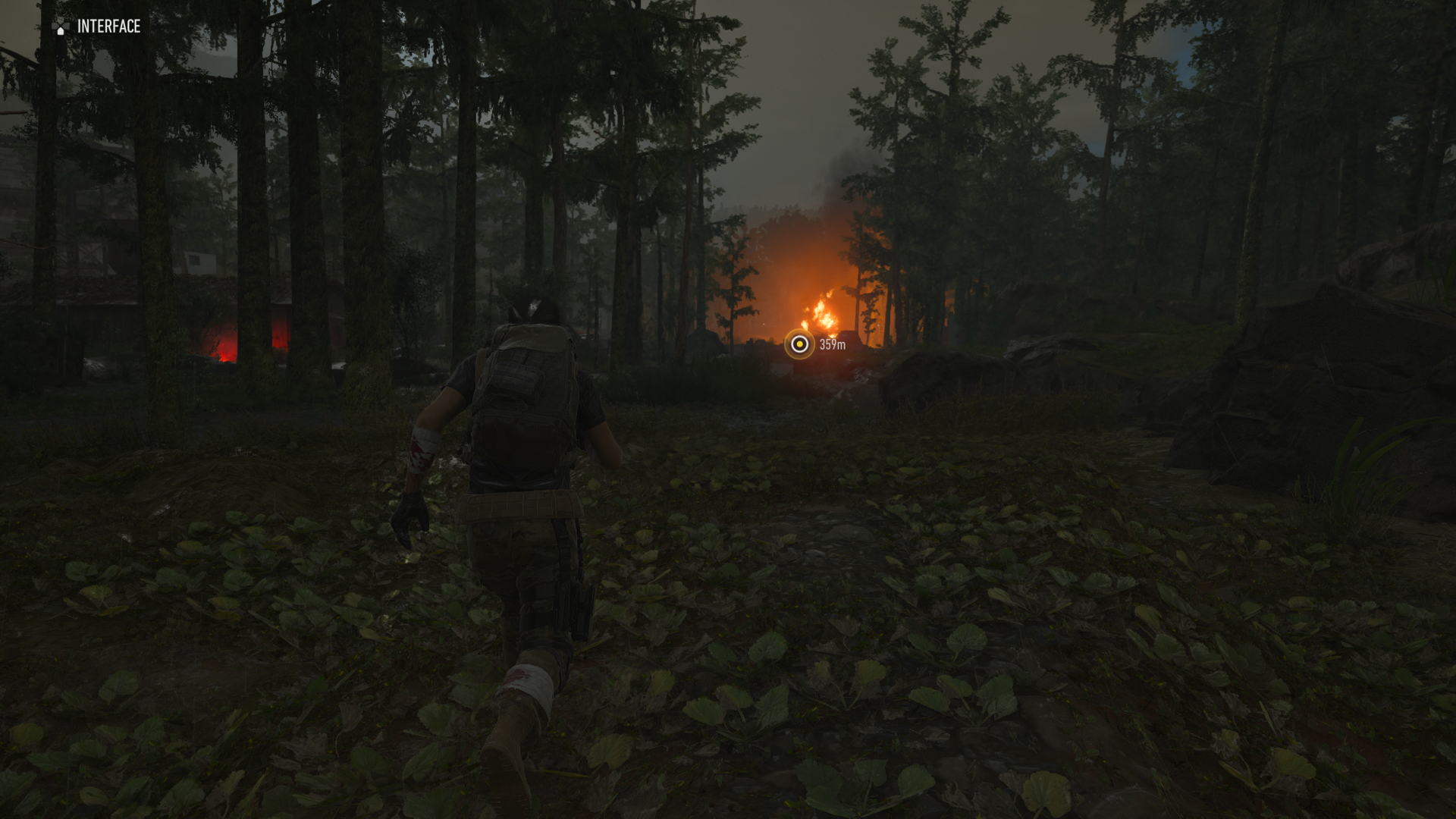The height and width of the screenshot is (819, 1456).
Task: Toggle the INTERFACE overlay label
Action: click(108, 27)
